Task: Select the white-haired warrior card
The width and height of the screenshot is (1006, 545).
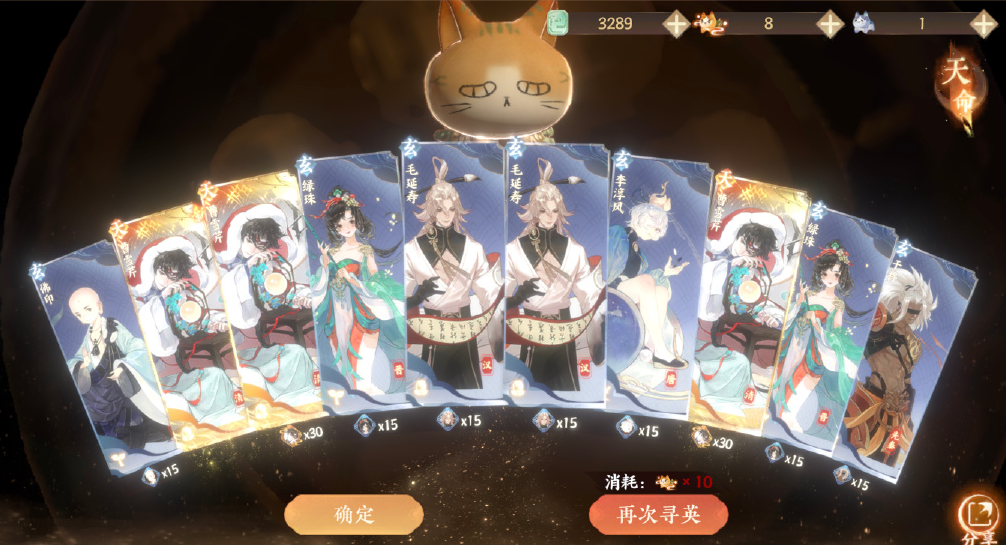Action: (x=900, y=360)
